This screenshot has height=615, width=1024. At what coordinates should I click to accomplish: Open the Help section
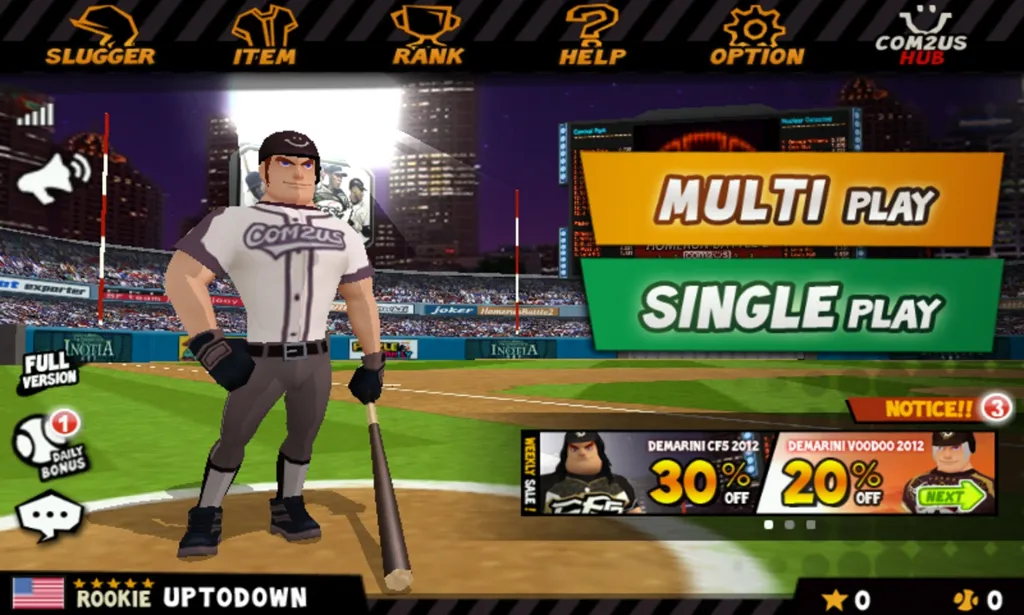pos(592,36)
